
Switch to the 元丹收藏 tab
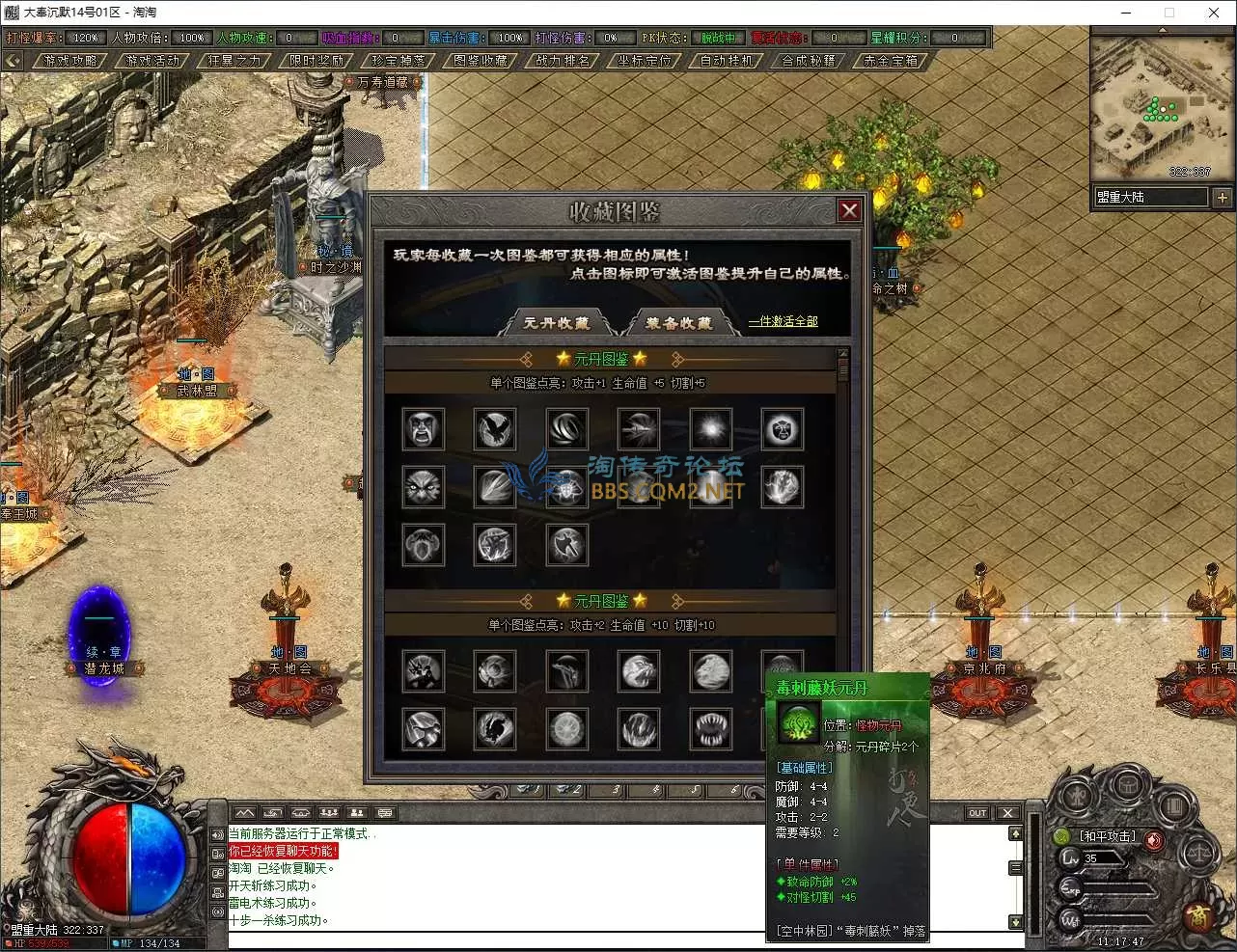557,323
